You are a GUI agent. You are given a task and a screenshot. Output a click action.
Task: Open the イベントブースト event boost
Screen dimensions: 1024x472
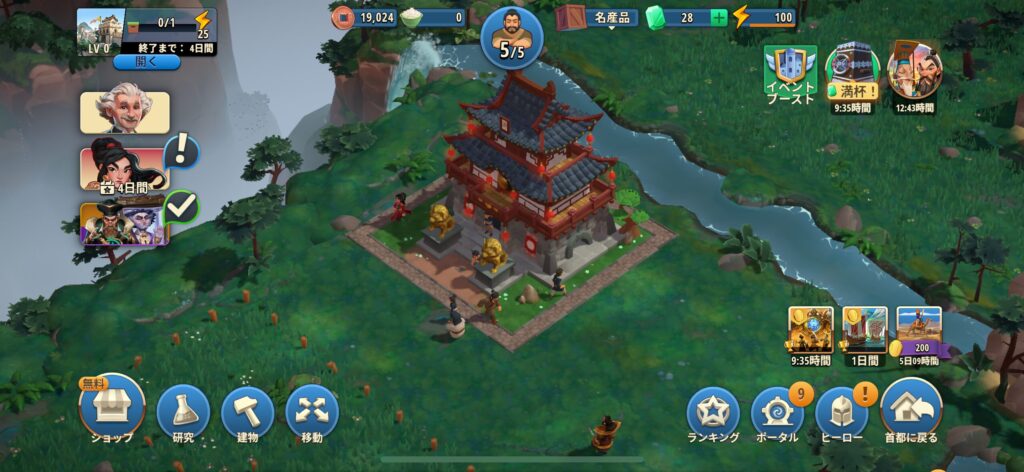pos(790,73)
